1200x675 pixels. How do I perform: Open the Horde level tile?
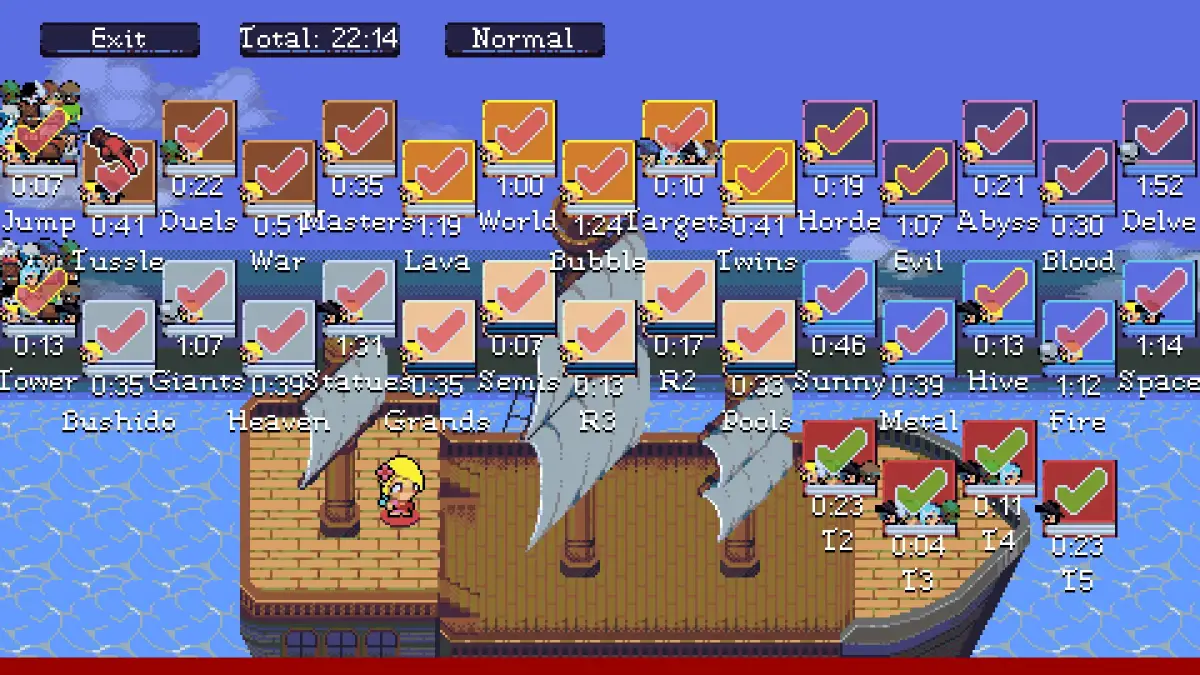[x=840, y=136]
